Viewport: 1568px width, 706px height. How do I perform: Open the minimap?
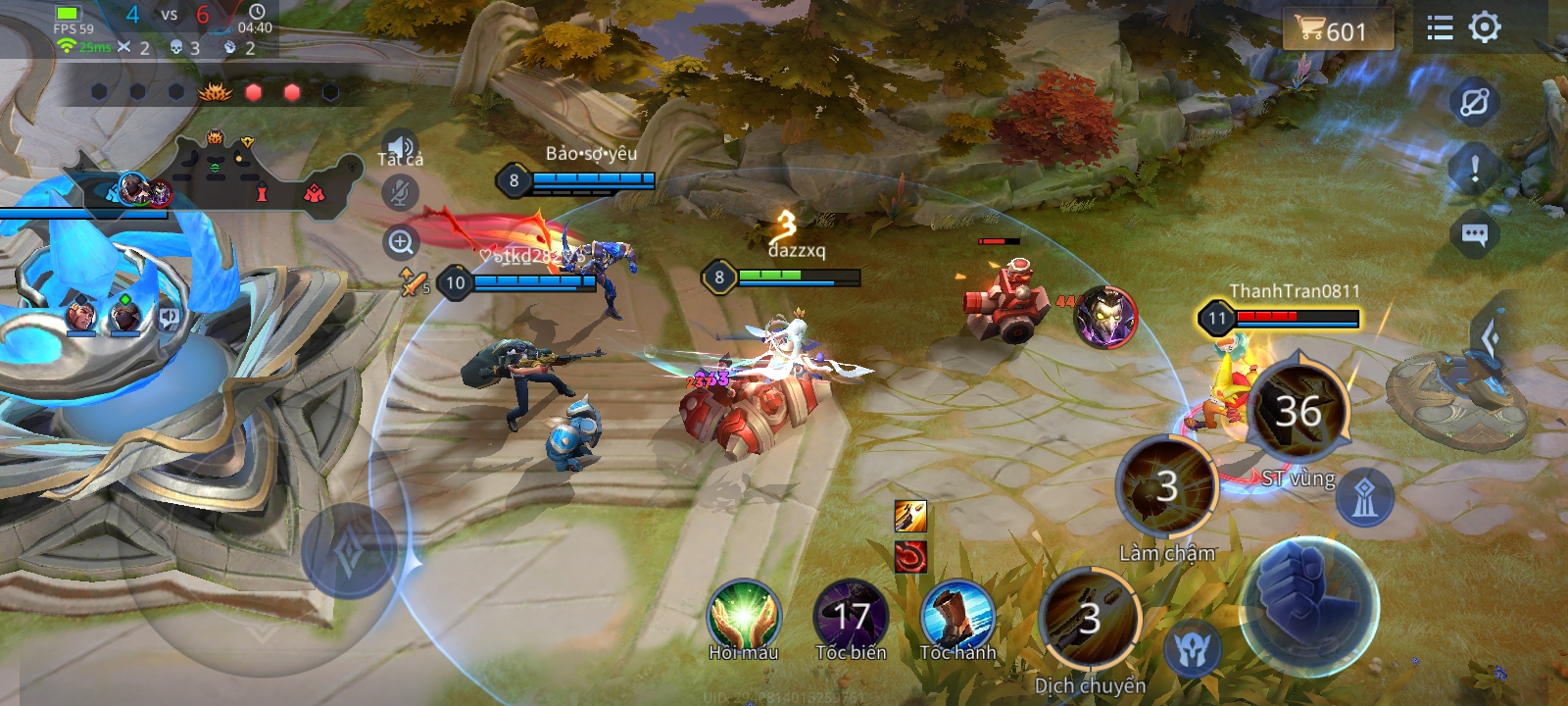click(225, 176)
